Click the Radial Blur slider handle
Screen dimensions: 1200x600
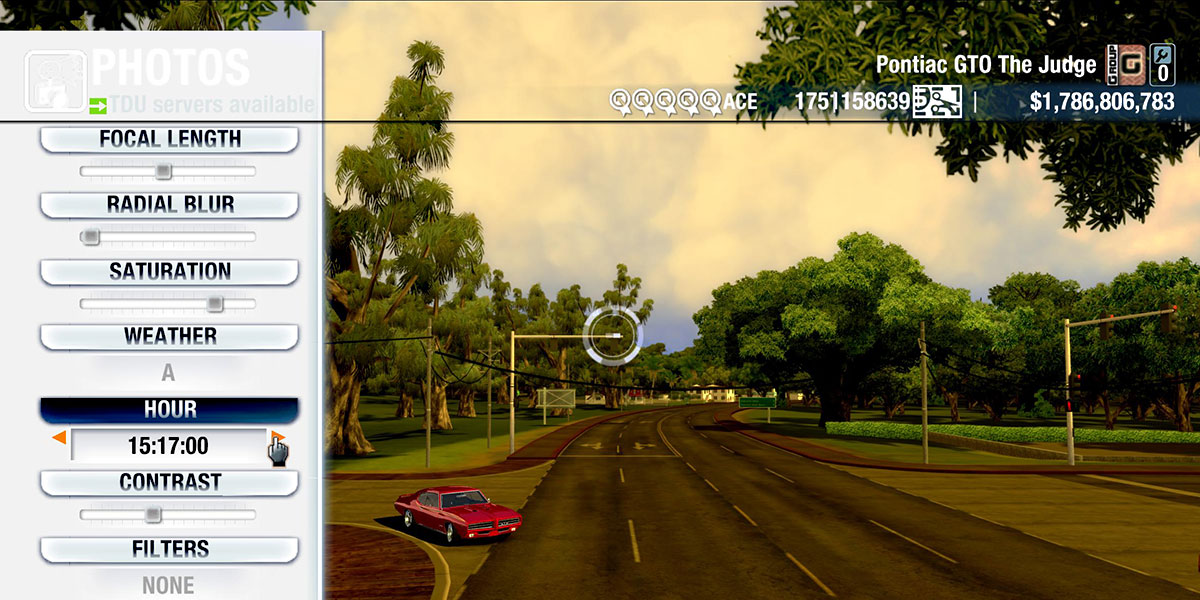pyautogui.click(x=91, y=237)
